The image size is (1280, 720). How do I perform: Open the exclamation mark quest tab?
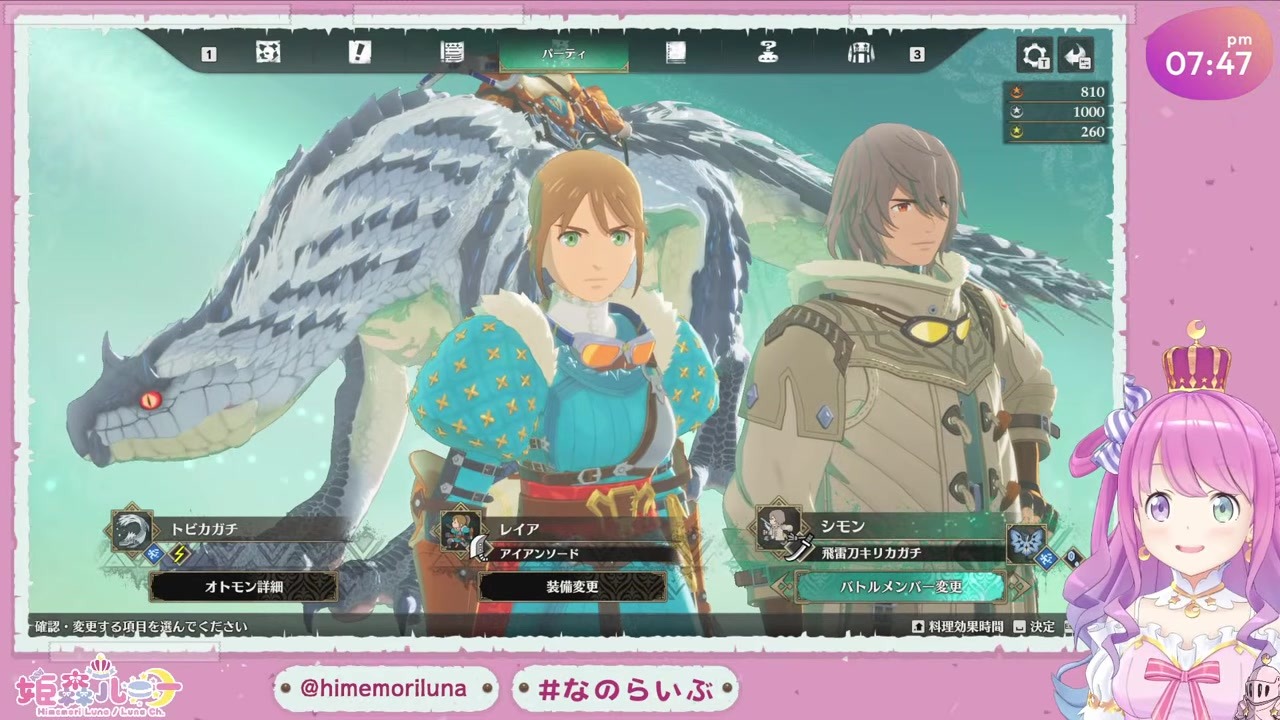[x=360, y=53]
